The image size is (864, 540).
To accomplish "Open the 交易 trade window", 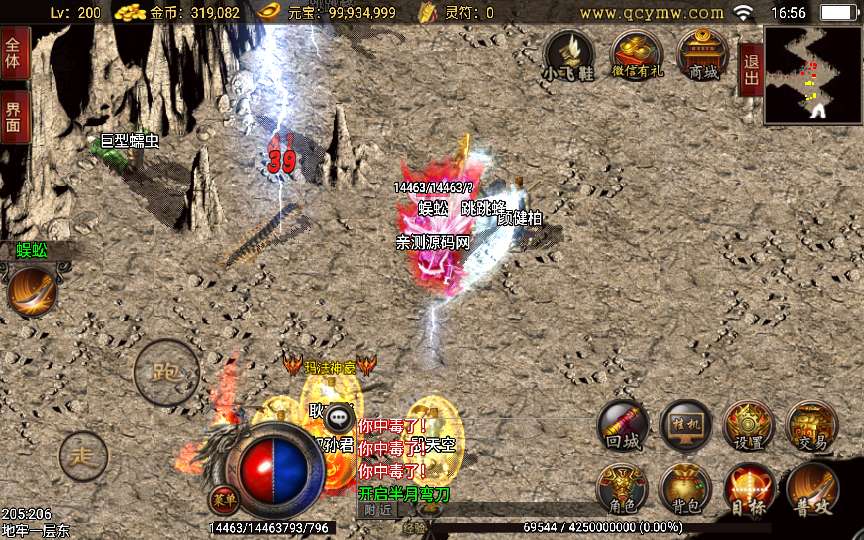I will click(x=811, y=426).
